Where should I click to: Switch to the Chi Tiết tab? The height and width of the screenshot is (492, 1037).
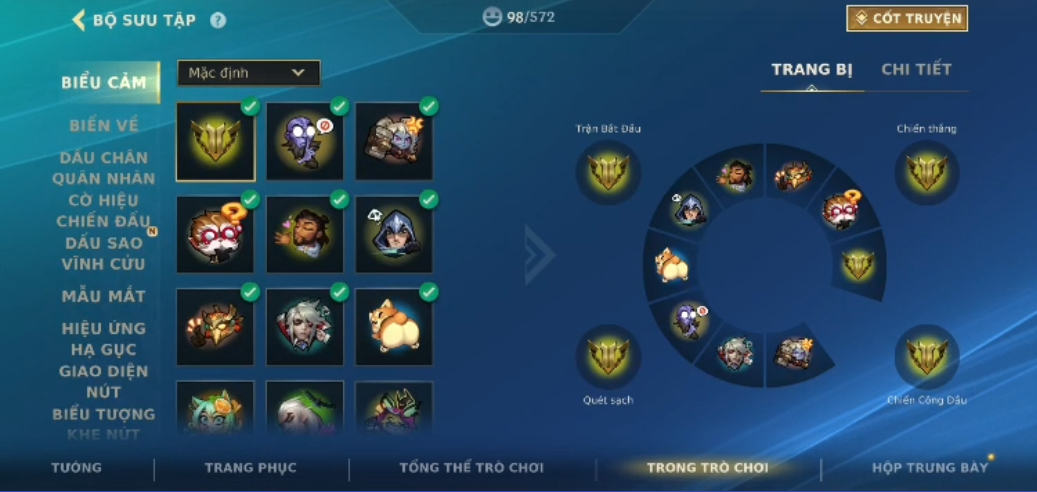(916, 70)
